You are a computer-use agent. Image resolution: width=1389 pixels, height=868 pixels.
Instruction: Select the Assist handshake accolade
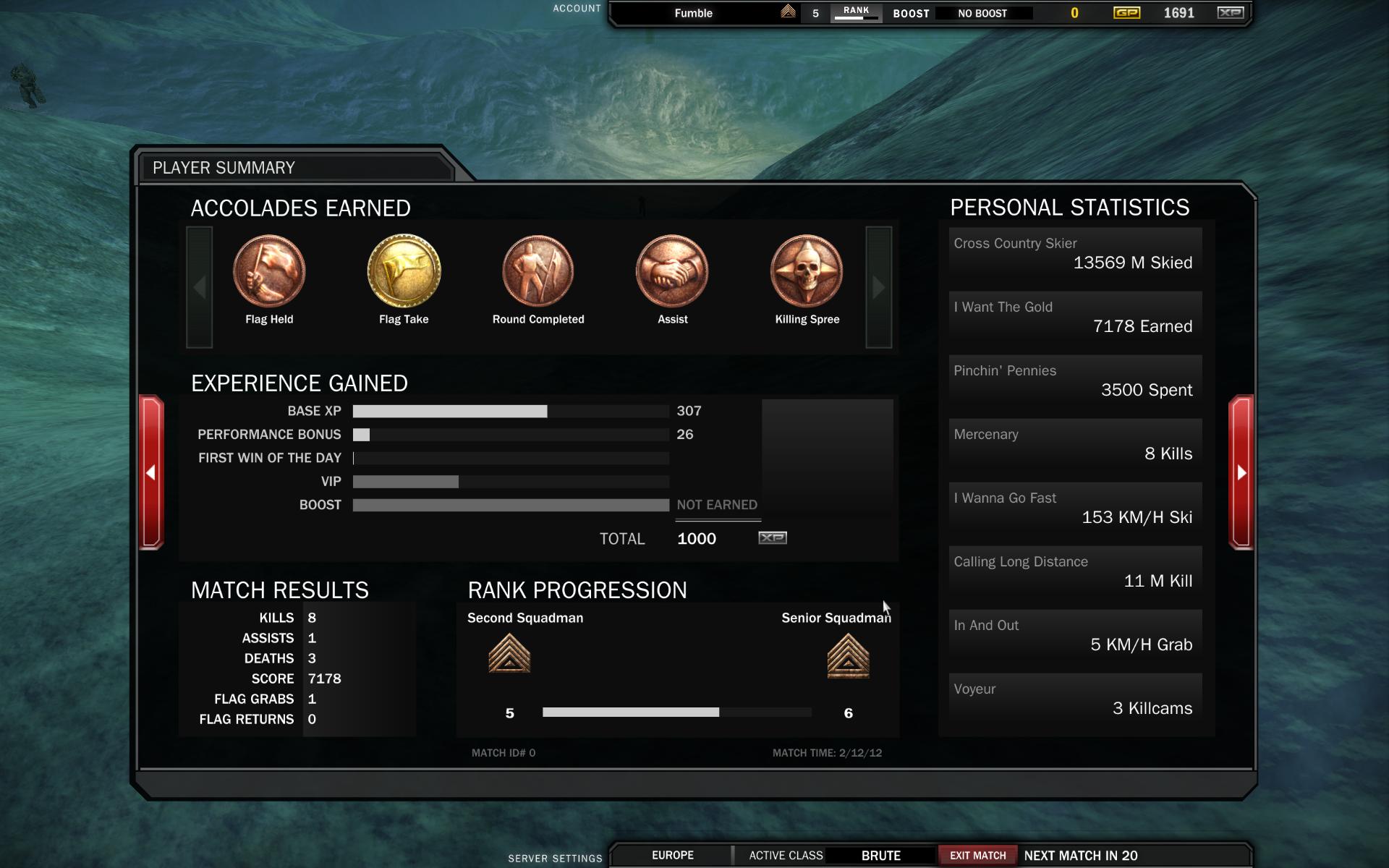[672, 271]
